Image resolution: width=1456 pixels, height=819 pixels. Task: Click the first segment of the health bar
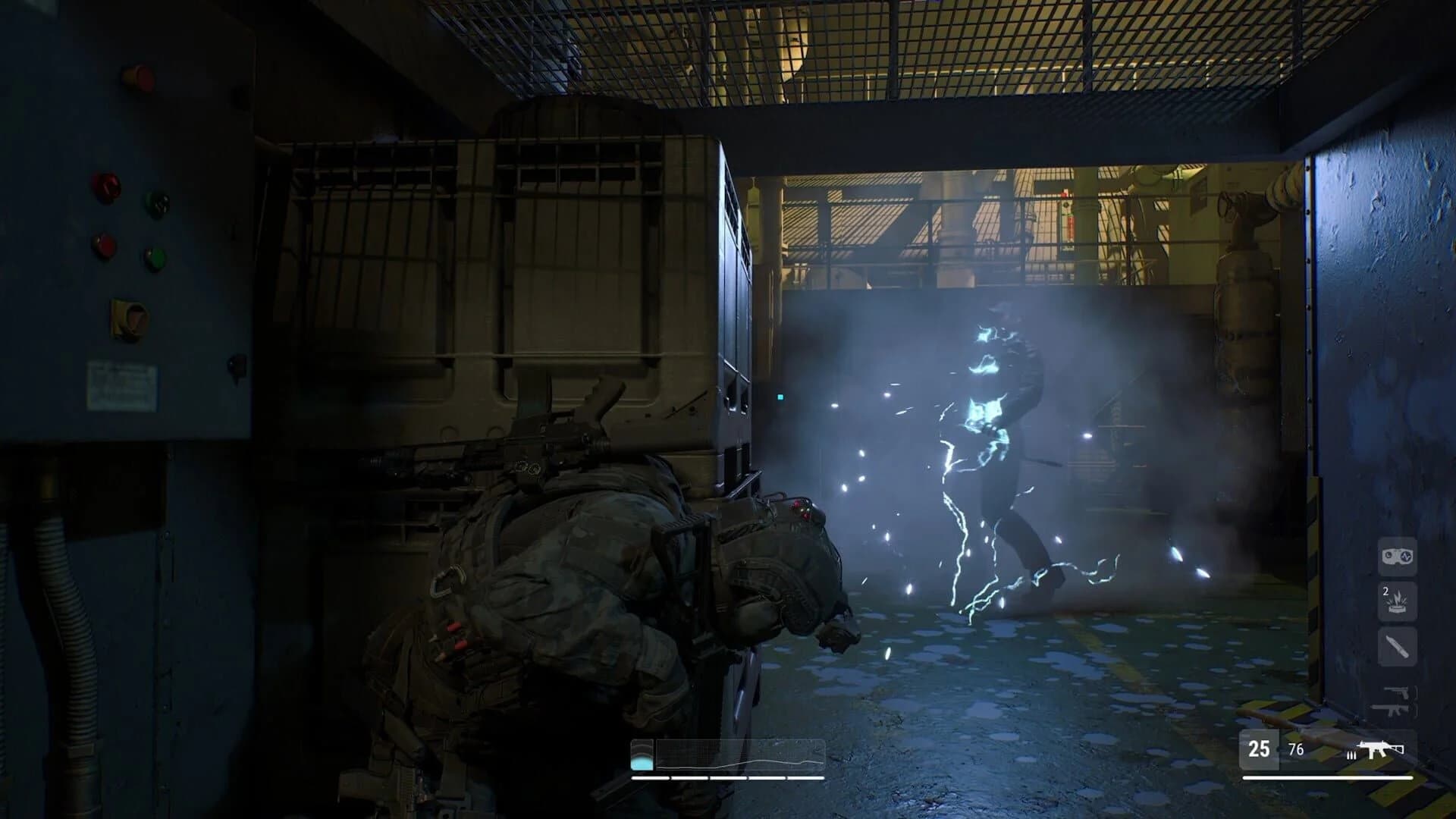650,777
